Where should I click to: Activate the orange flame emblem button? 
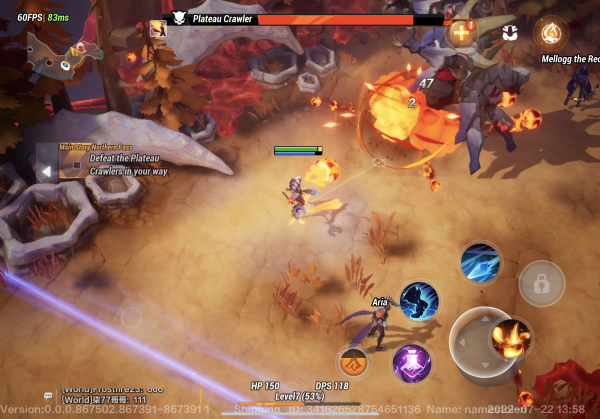point(549,32)
